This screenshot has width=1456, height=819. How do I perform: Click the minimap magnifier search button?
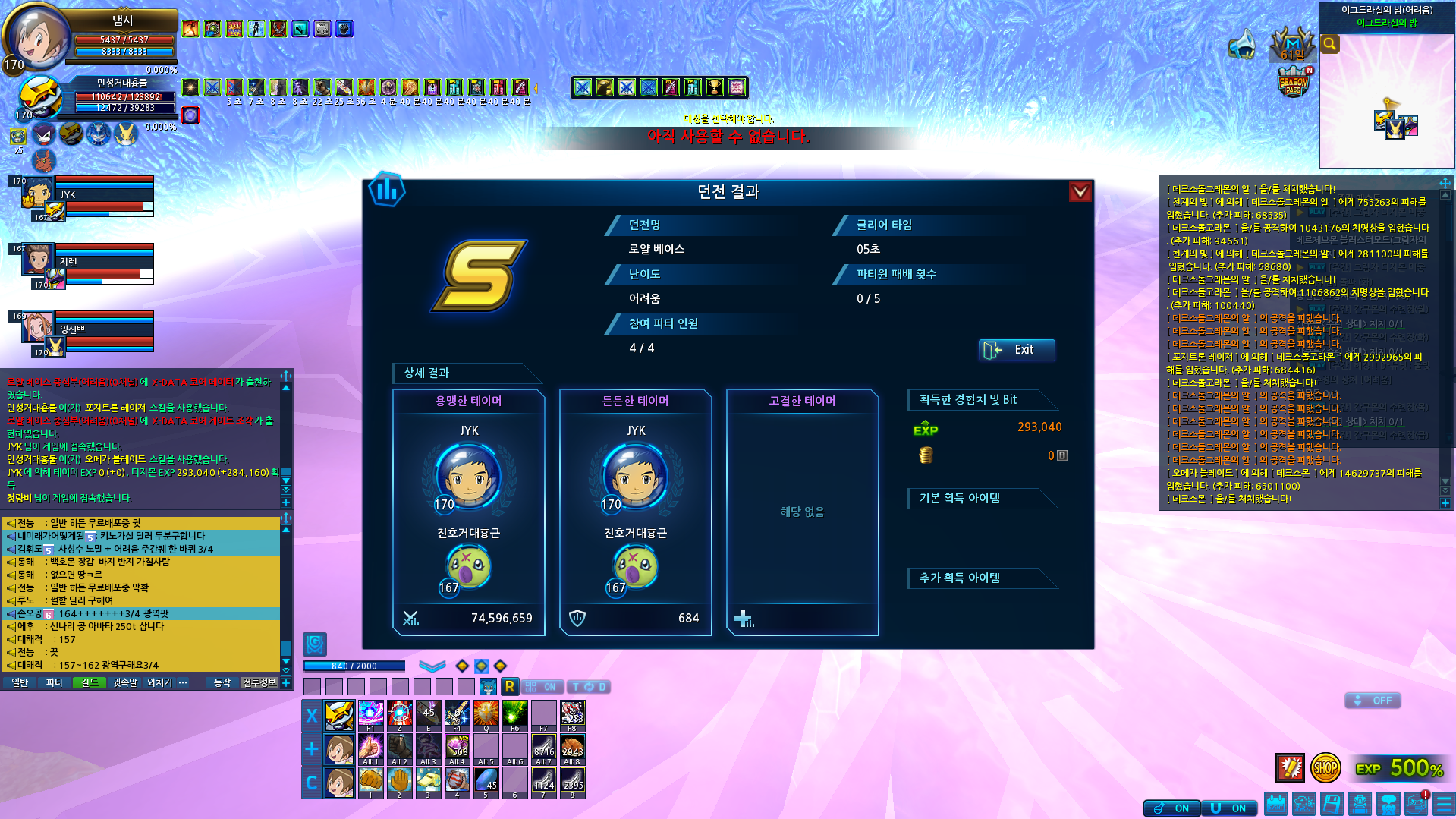(1330, 44)
